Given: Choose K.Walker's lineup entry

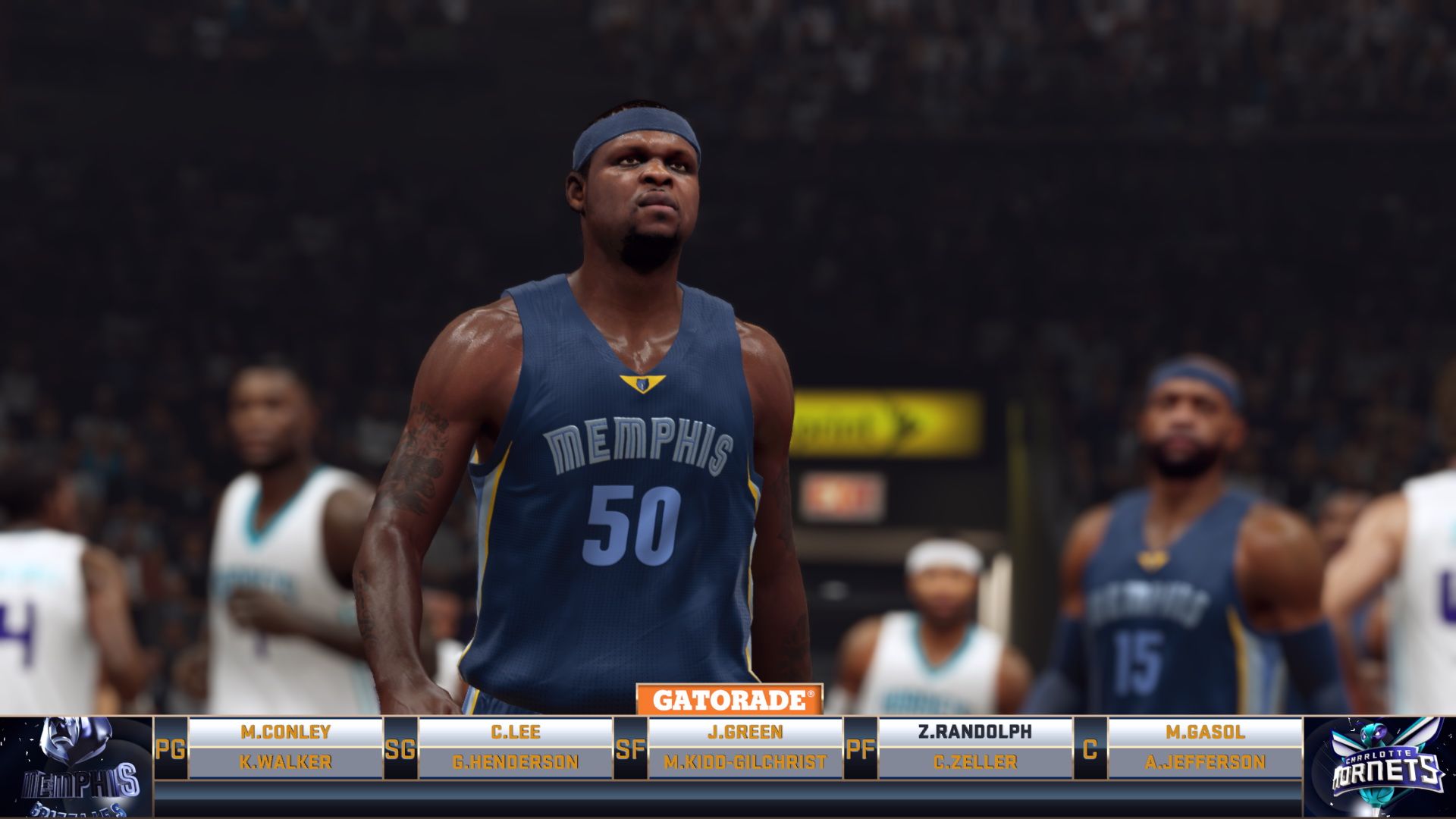Looking at the screenshot, I should [285, 762].
